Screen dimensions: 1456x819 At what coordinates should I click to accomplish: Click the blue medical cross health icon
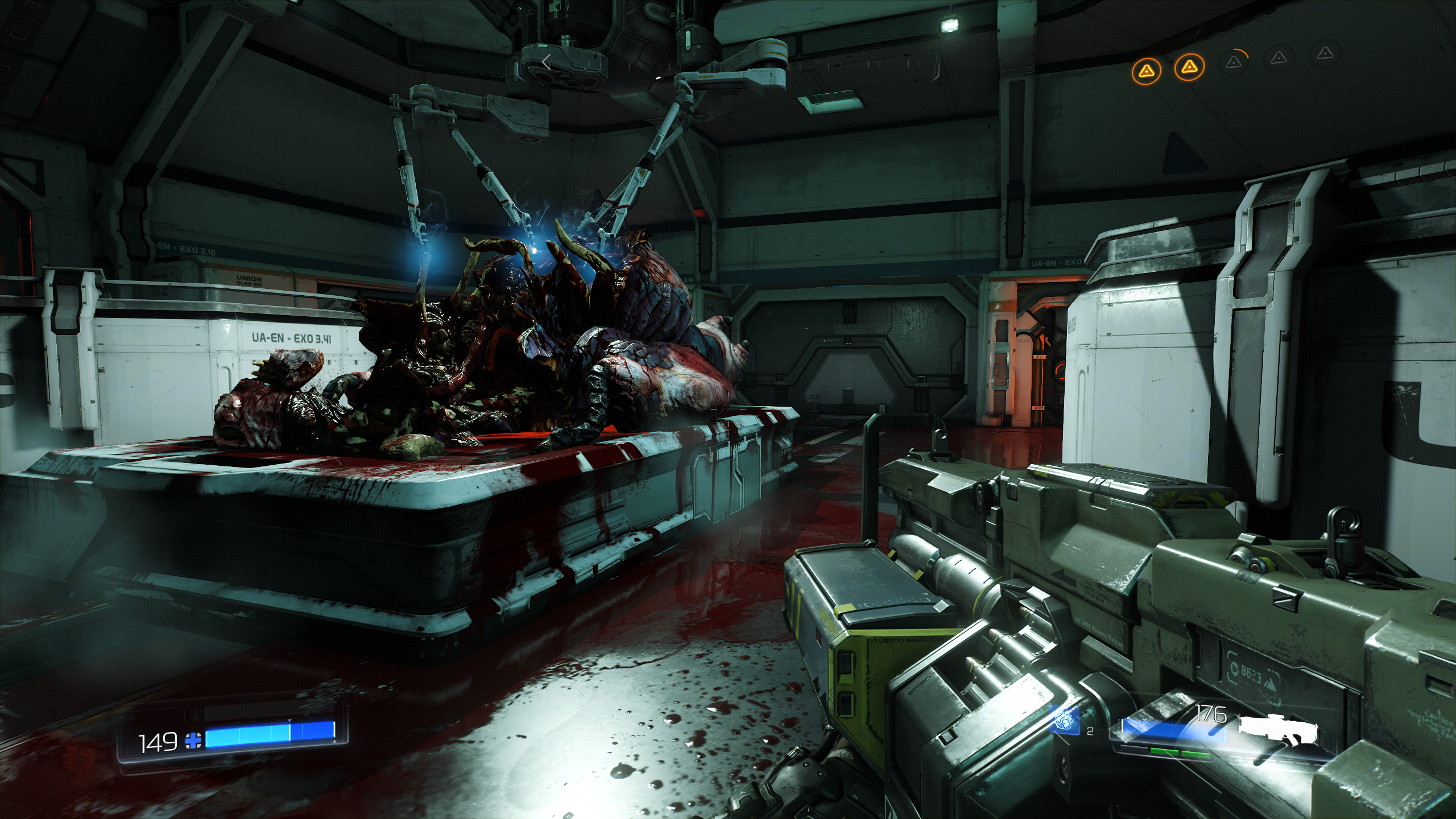pos(193,741)
